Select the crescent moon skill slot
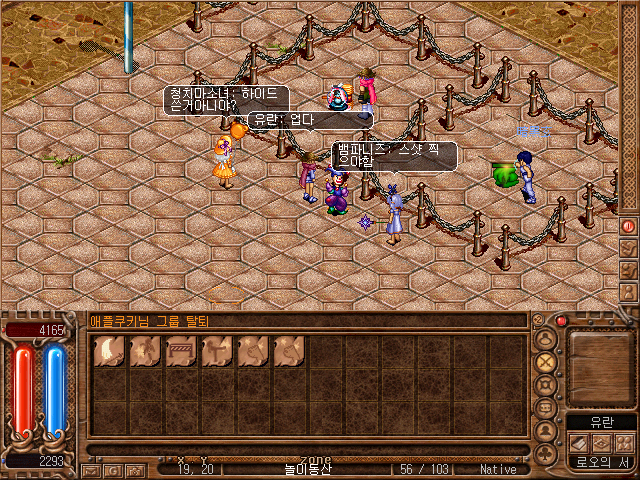Viewport: 640px width, 480px height. [x=108, y=349]
